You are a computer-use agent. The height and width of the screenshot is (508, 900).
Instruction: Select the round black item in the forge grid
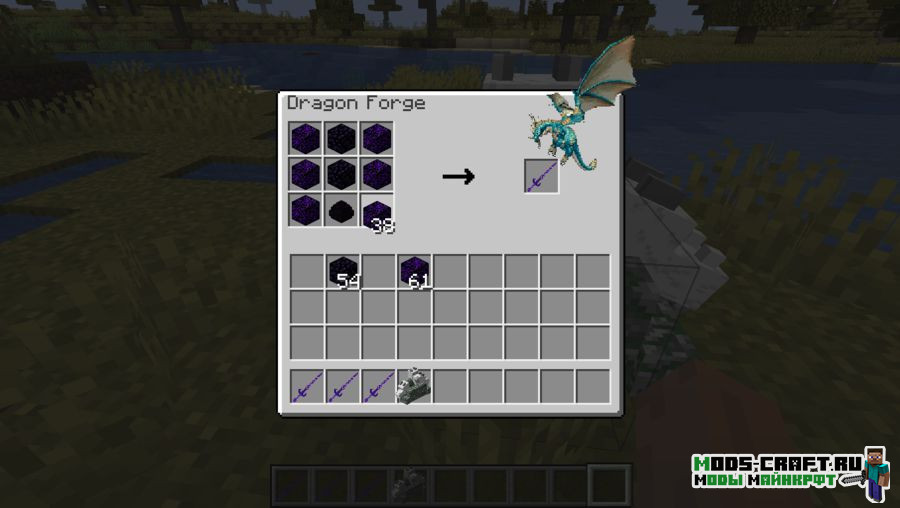coord(342,212)
